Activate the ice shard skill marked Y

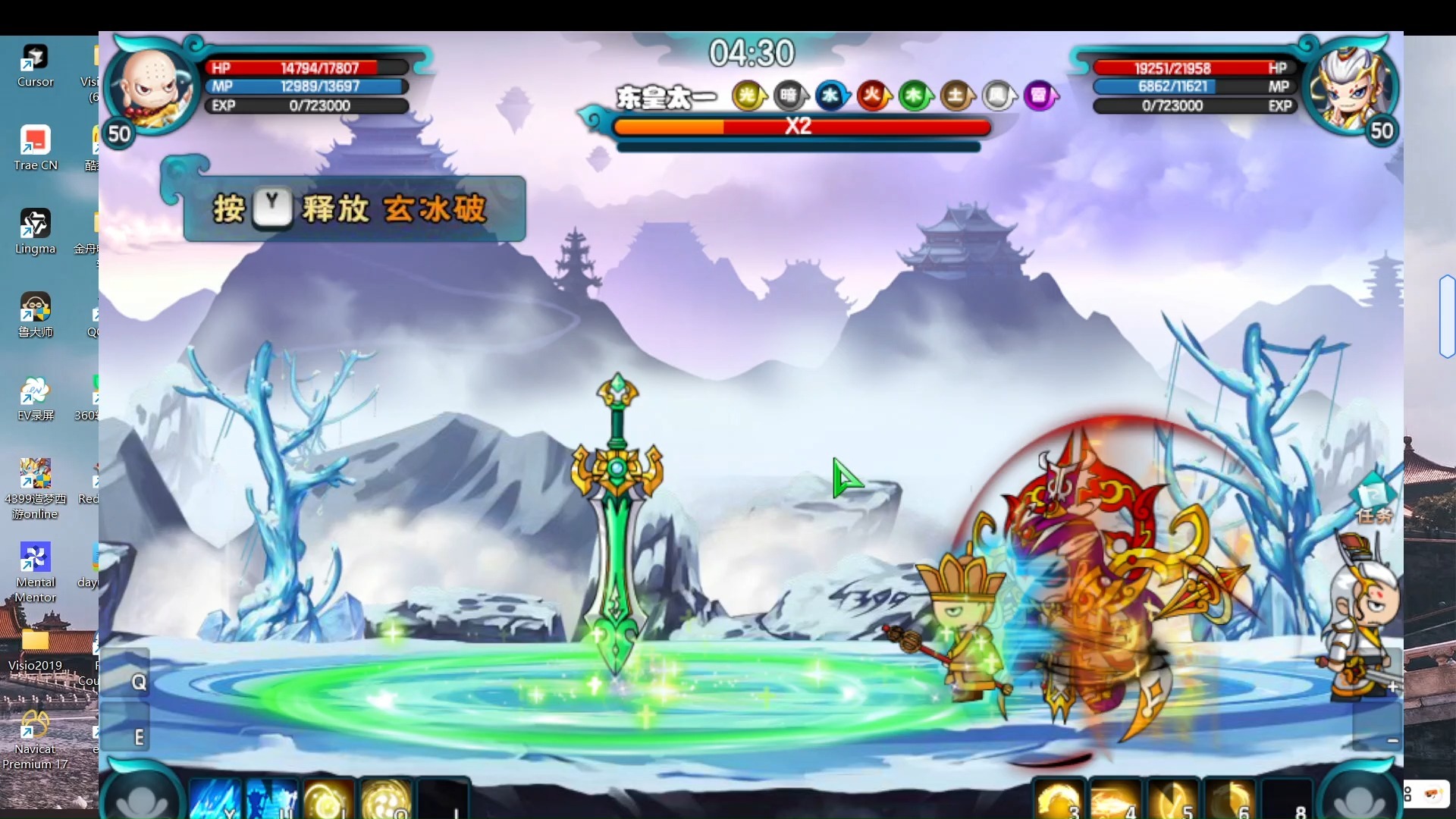[x=215, y=799]
